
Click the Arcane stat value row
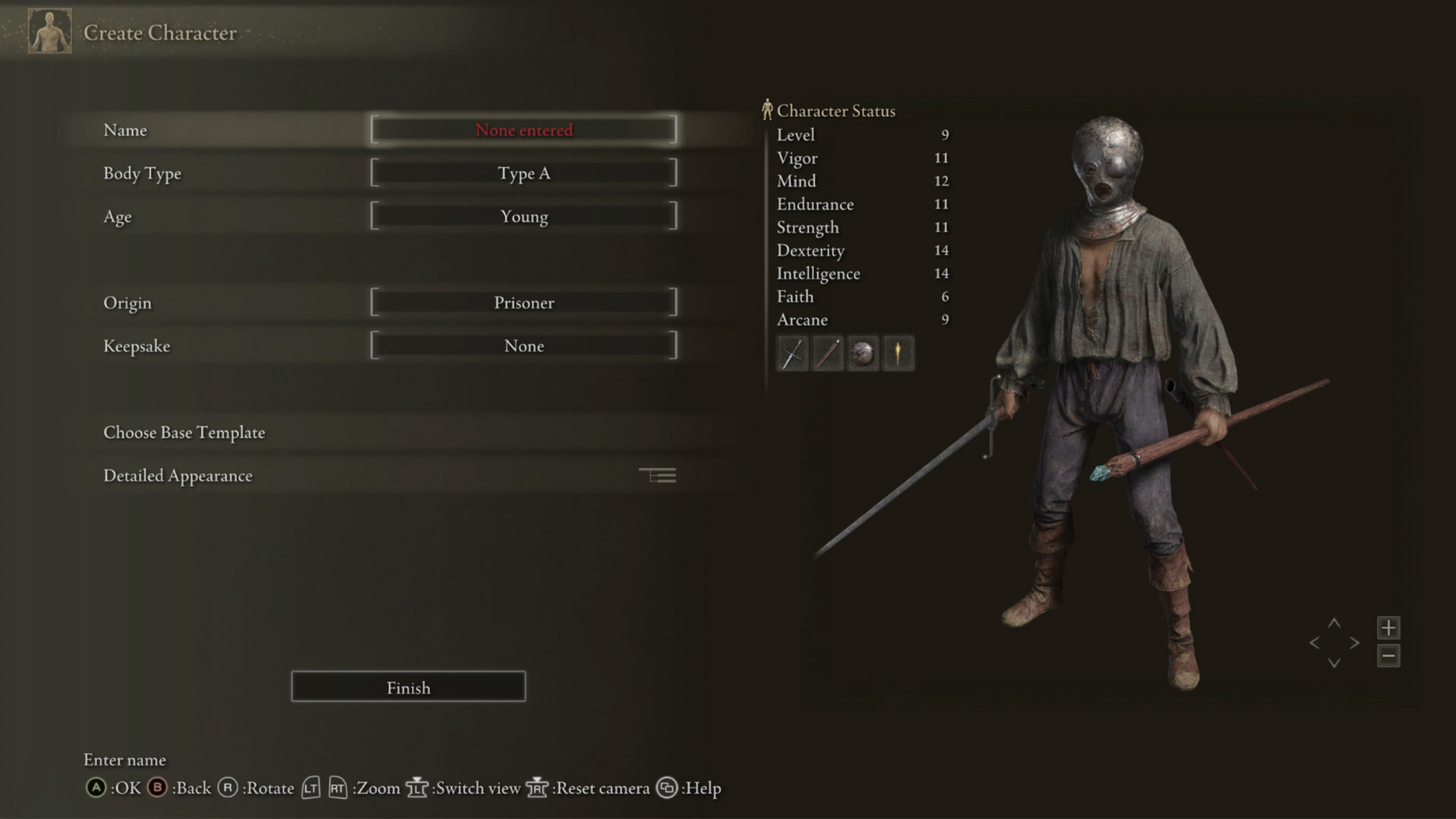[861, 319]
